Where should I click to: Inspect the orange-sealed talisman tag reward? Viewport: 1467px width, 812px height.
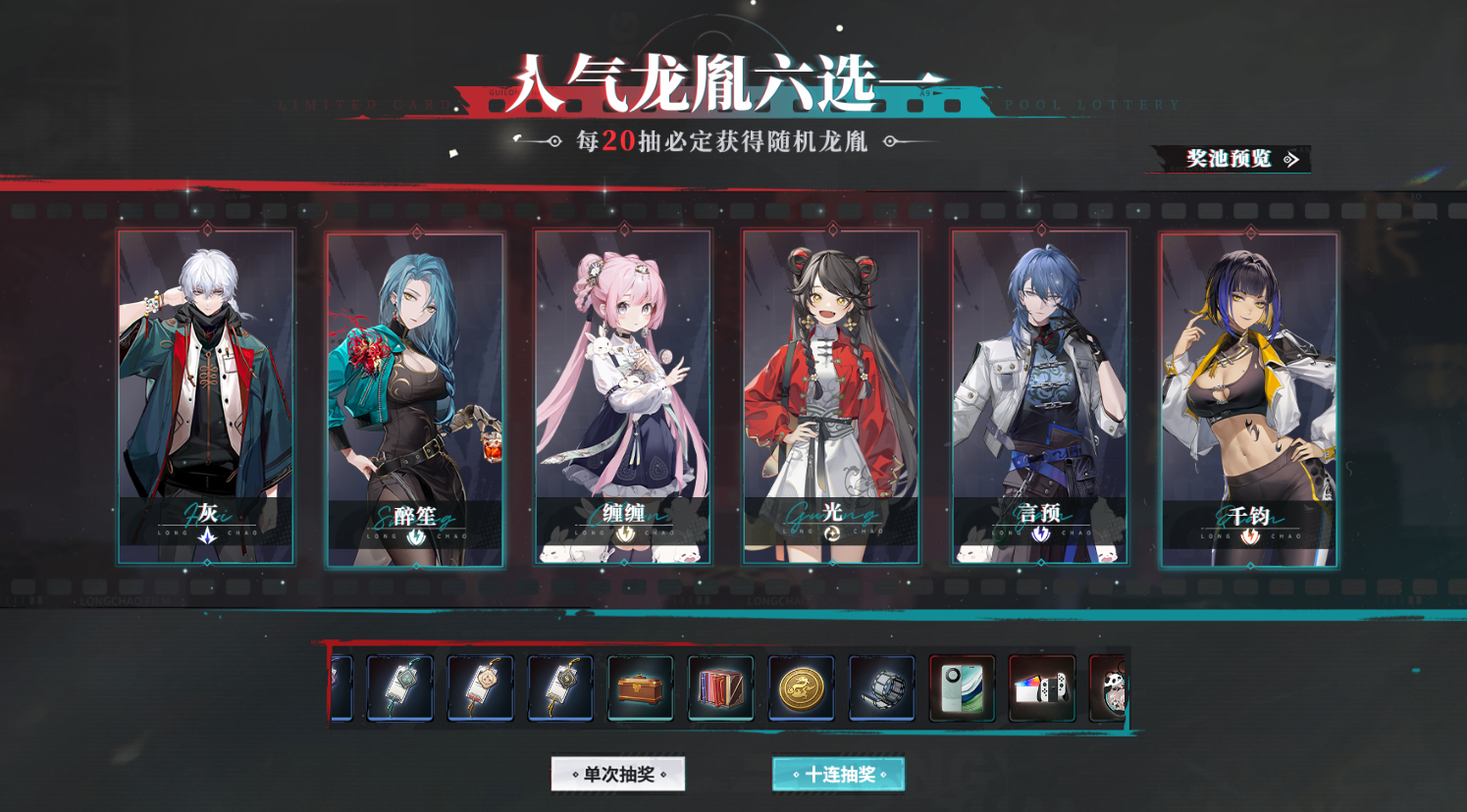(x=480, y=688)
